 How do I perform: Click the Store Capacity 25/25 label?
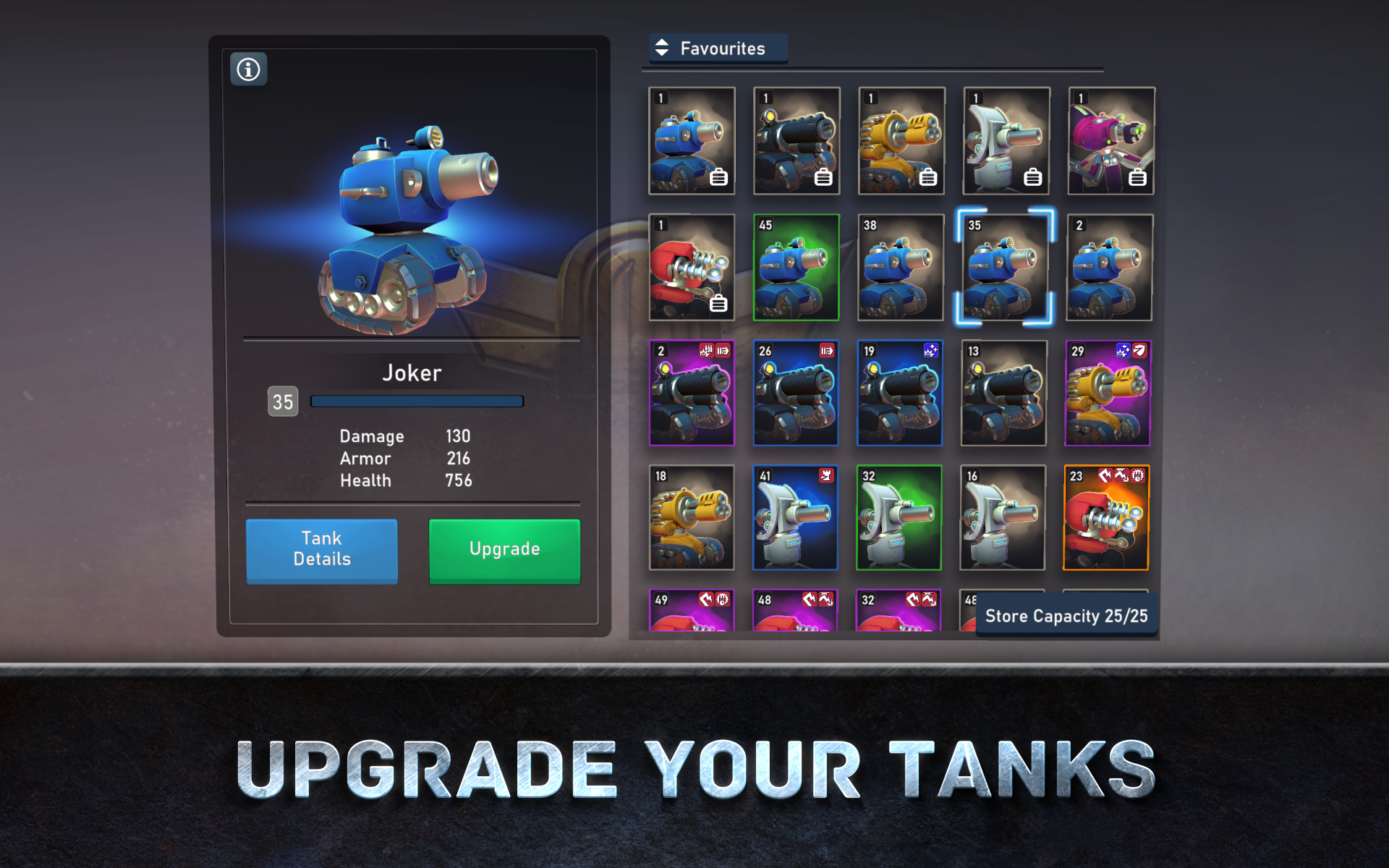1066,616
